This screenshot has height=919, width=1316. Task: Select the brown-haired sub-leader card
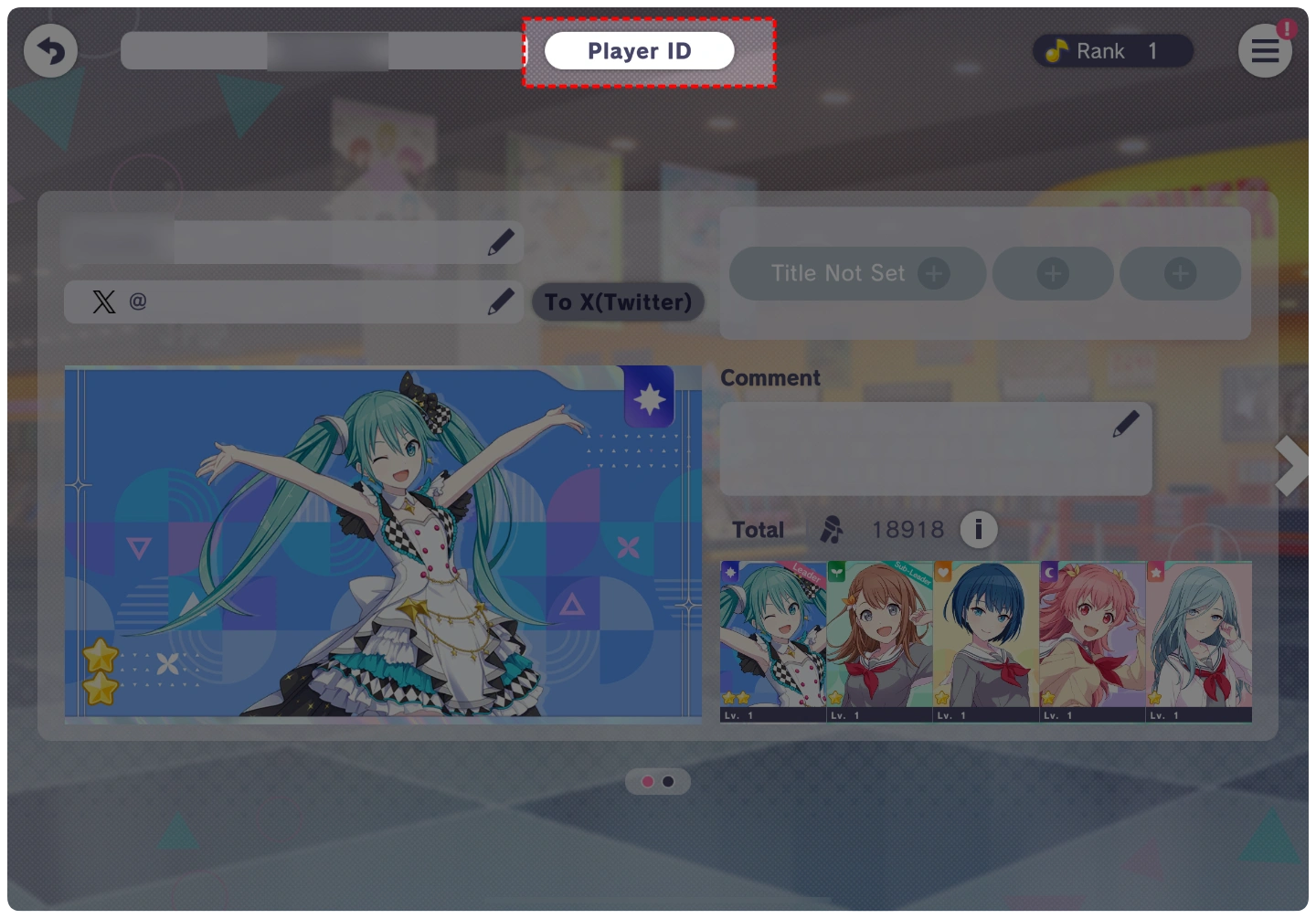pos(879,640)
